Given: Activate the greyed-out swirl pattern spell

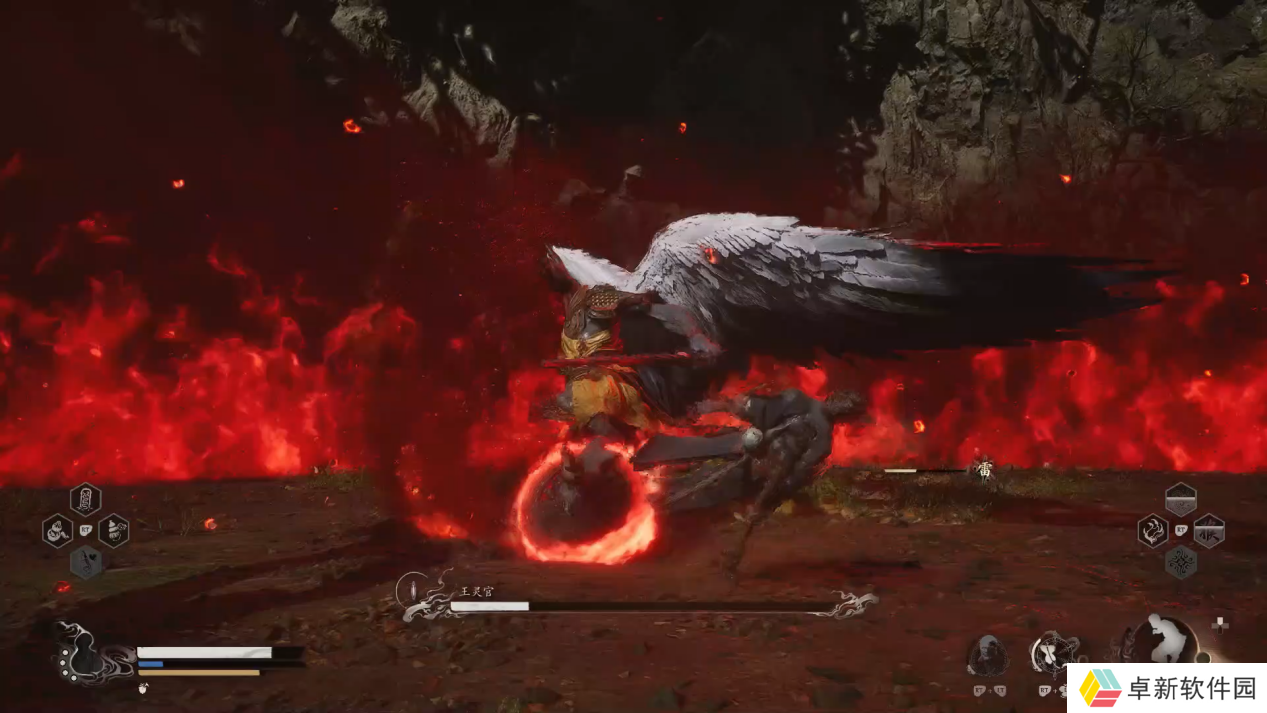Looking at the screenshot, I should point(1181,562).
